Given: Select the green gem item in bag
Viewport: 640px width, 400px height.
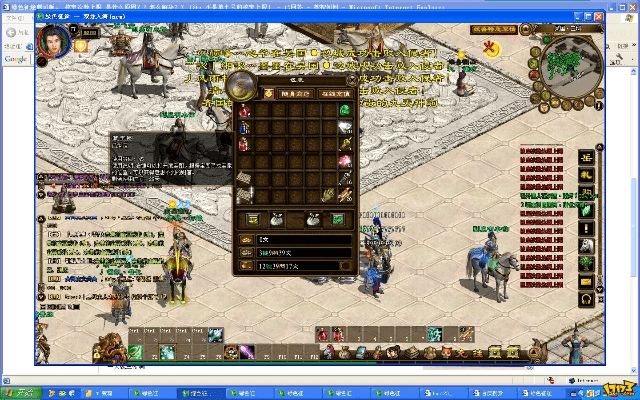Looking at the screenshot, I should click(345, 109).
